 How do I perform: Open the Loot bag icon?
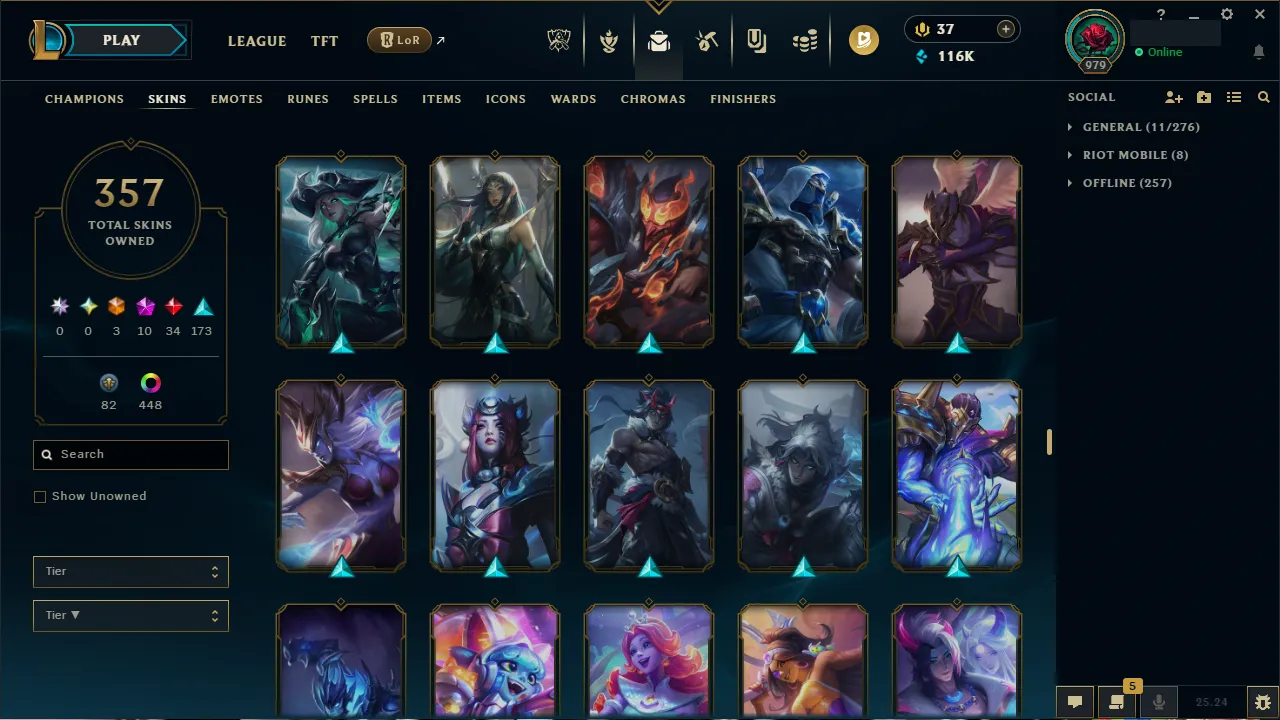657,40
